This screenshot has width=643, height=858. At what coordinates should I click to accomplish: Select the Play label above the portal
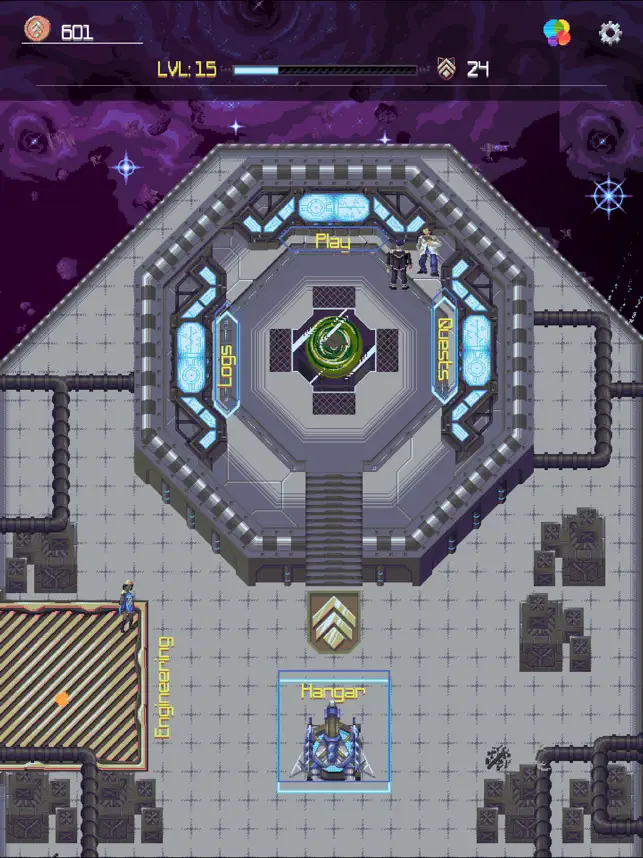pos(333,241)
